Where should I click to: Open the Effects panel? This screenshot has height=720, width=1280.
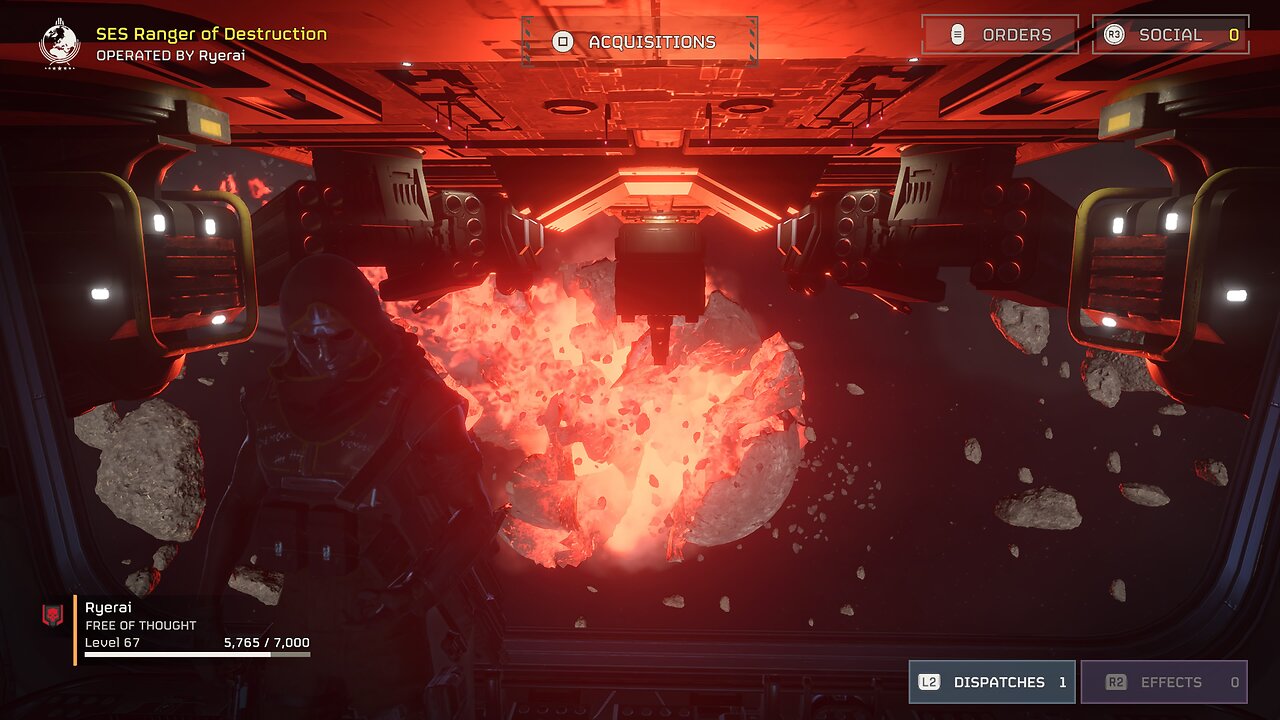[1163, 682]
